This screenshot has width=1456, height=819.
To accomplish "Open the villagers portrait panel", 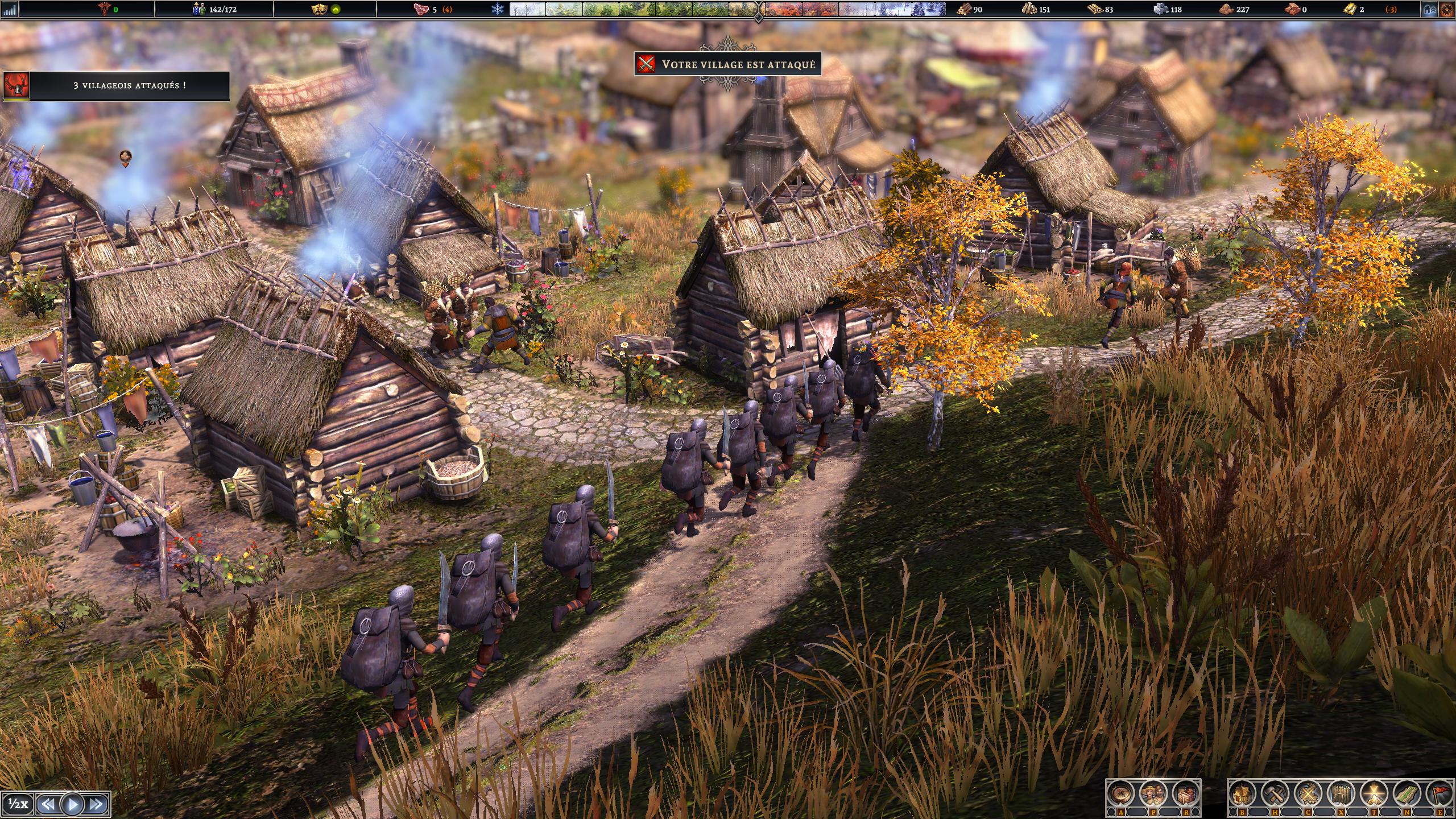I will 1153,794.
